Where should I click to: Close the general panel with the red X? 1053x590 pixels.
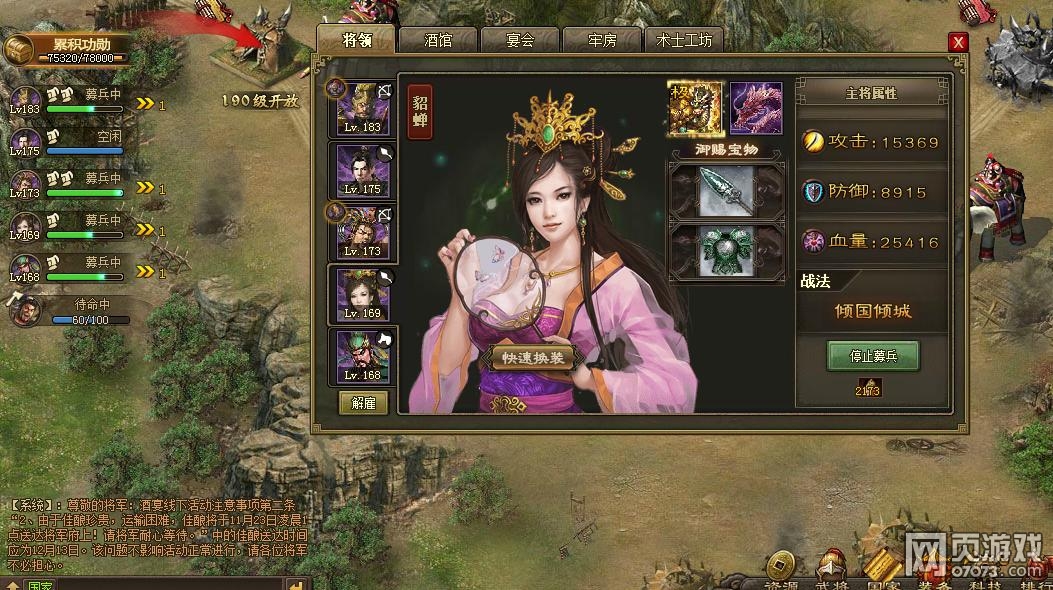(x=958, y=42)
